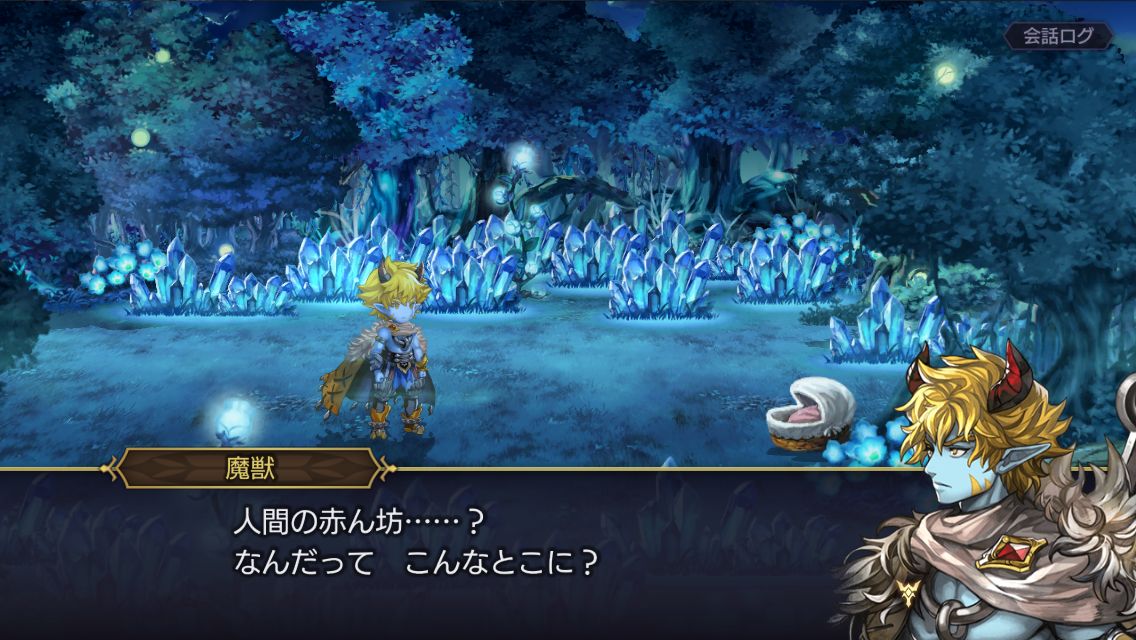Open the 会話ログ conversation log

[1059, 36]
